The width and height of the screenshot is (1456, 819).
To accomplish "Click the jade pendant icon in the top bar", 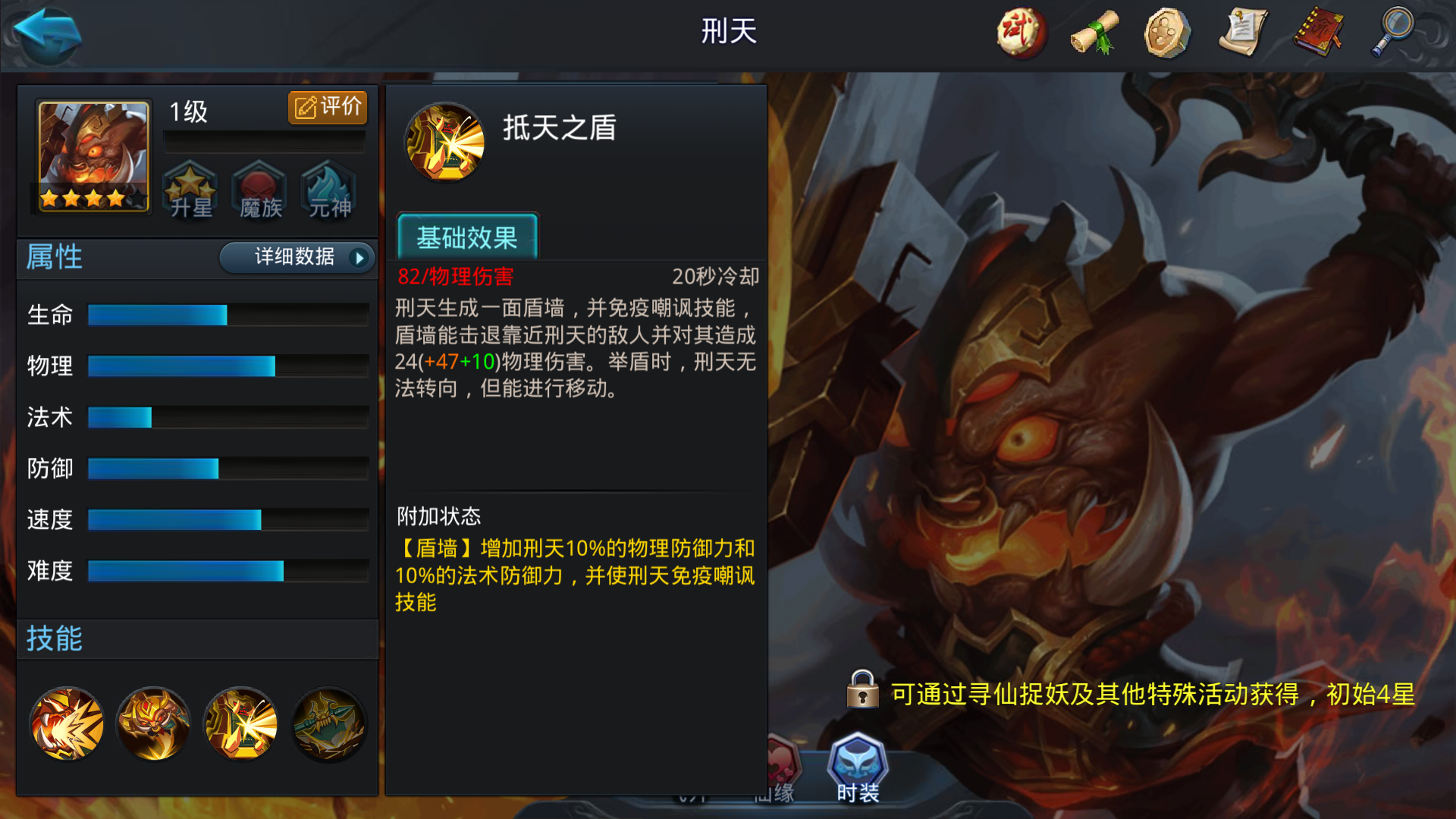I will point(1168,34).
